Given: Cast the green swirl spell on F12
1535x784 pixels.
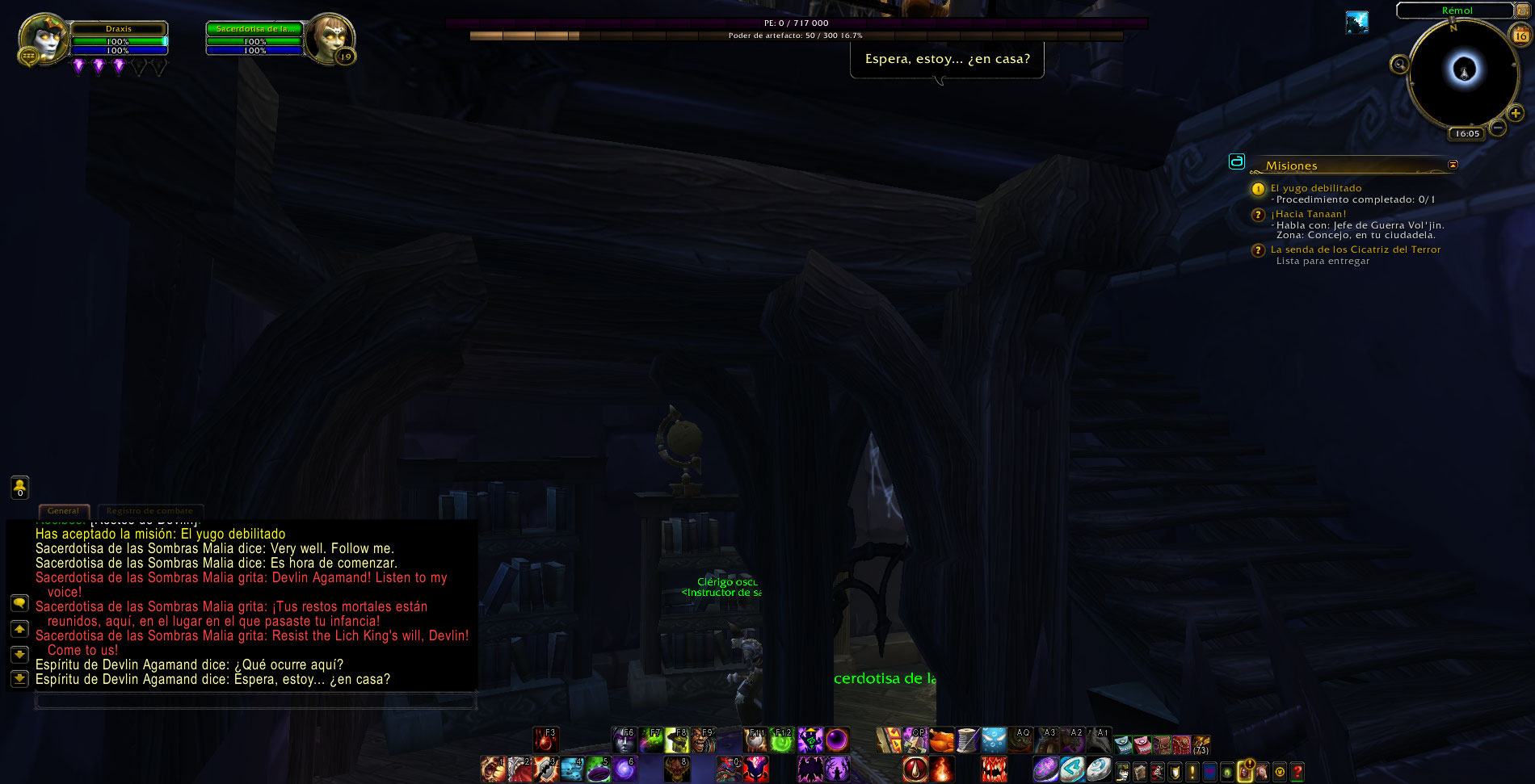Looking at the screenshot, I should (782, 740).
